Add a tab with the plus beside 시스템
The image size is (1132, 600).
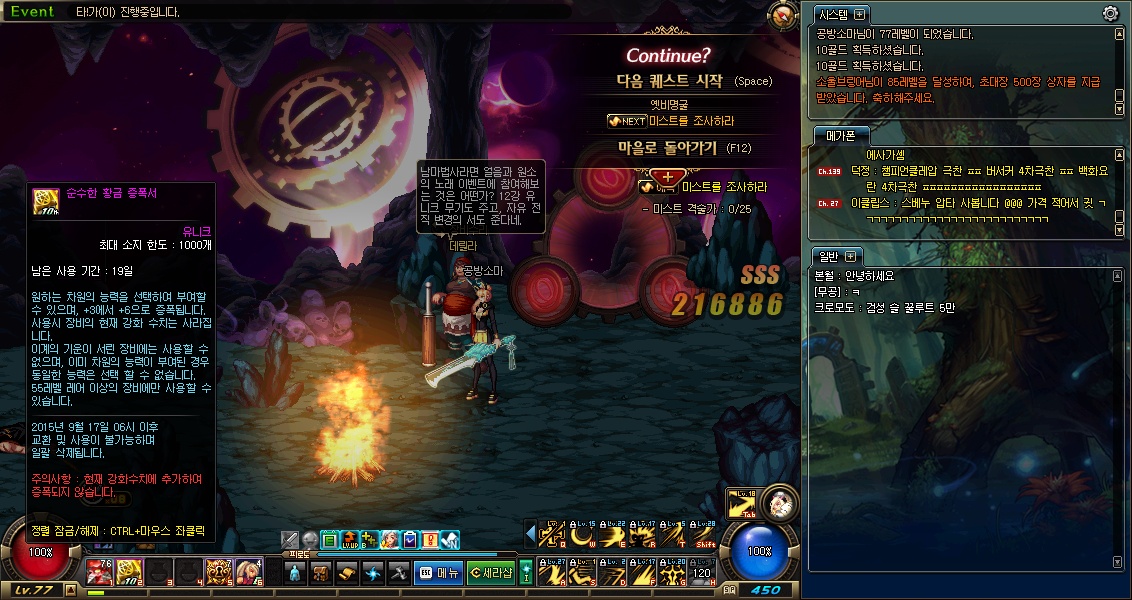coord(860,14)
